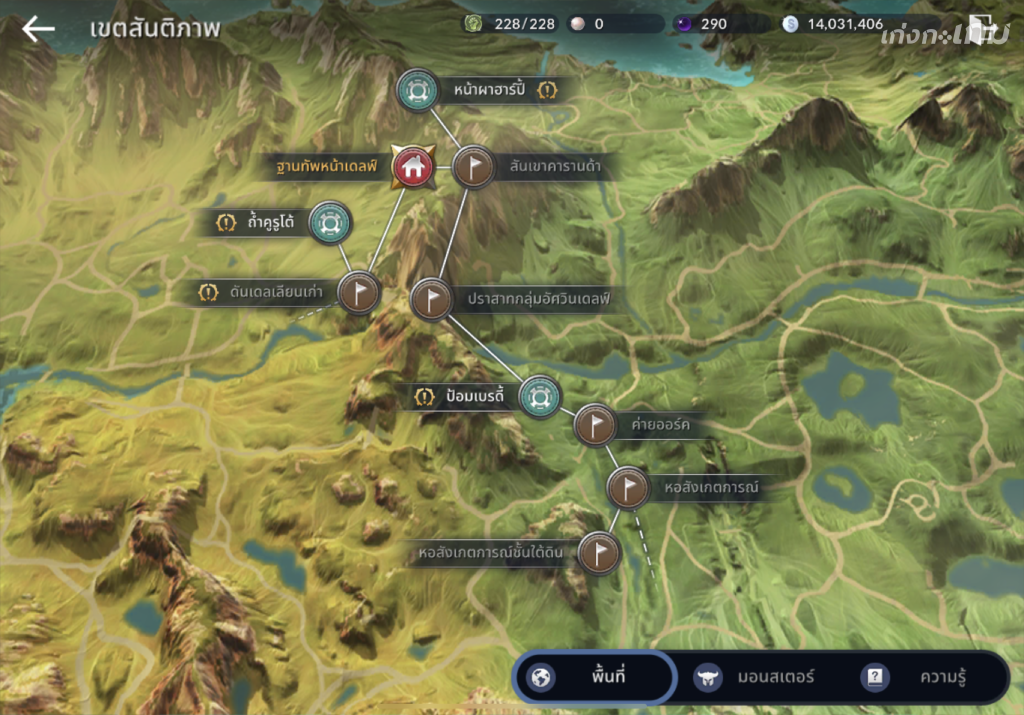The height and width of the screenshot is (715, 1024).
Task: Select the ฐานทัพหน้าเดลฟ์ home base marker
Action: (412, 166)
